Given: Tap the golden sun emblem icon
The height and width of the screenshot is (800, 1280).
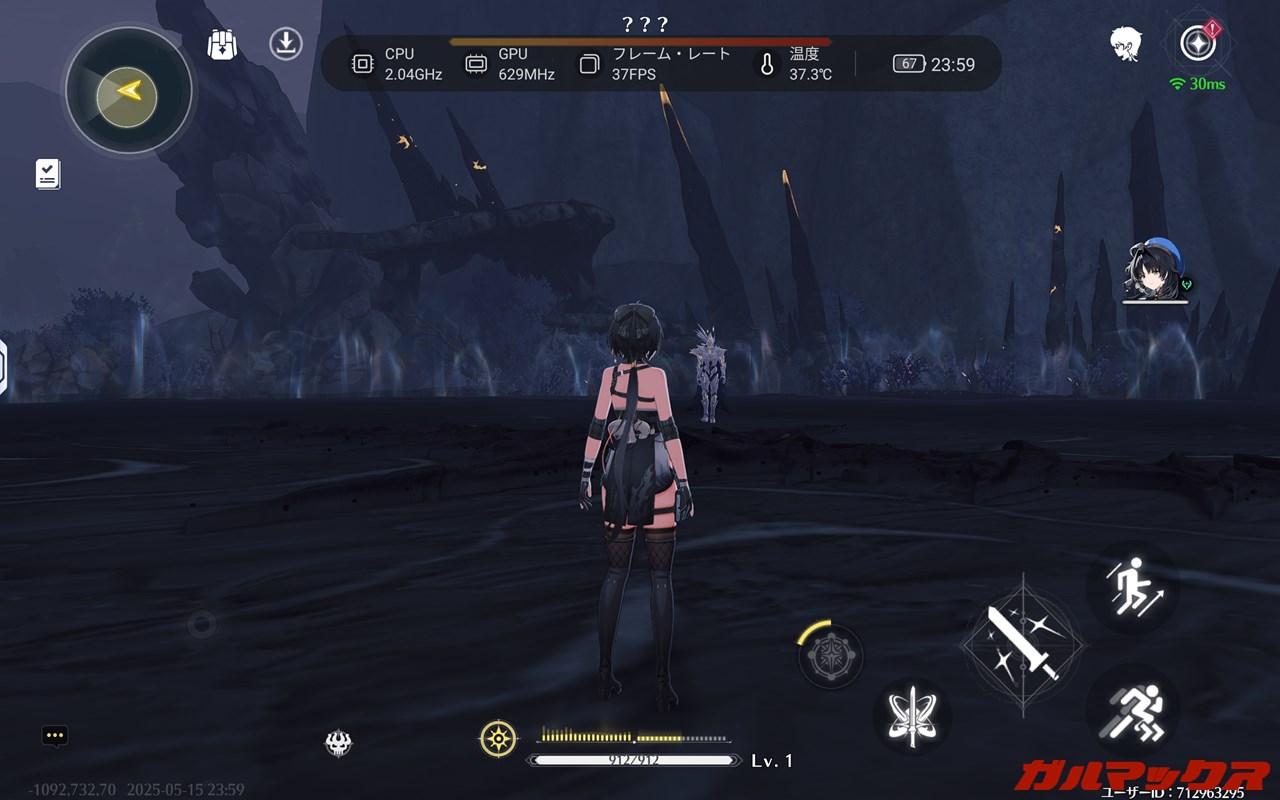Looking at the screenshot, I should click(498, 739).
